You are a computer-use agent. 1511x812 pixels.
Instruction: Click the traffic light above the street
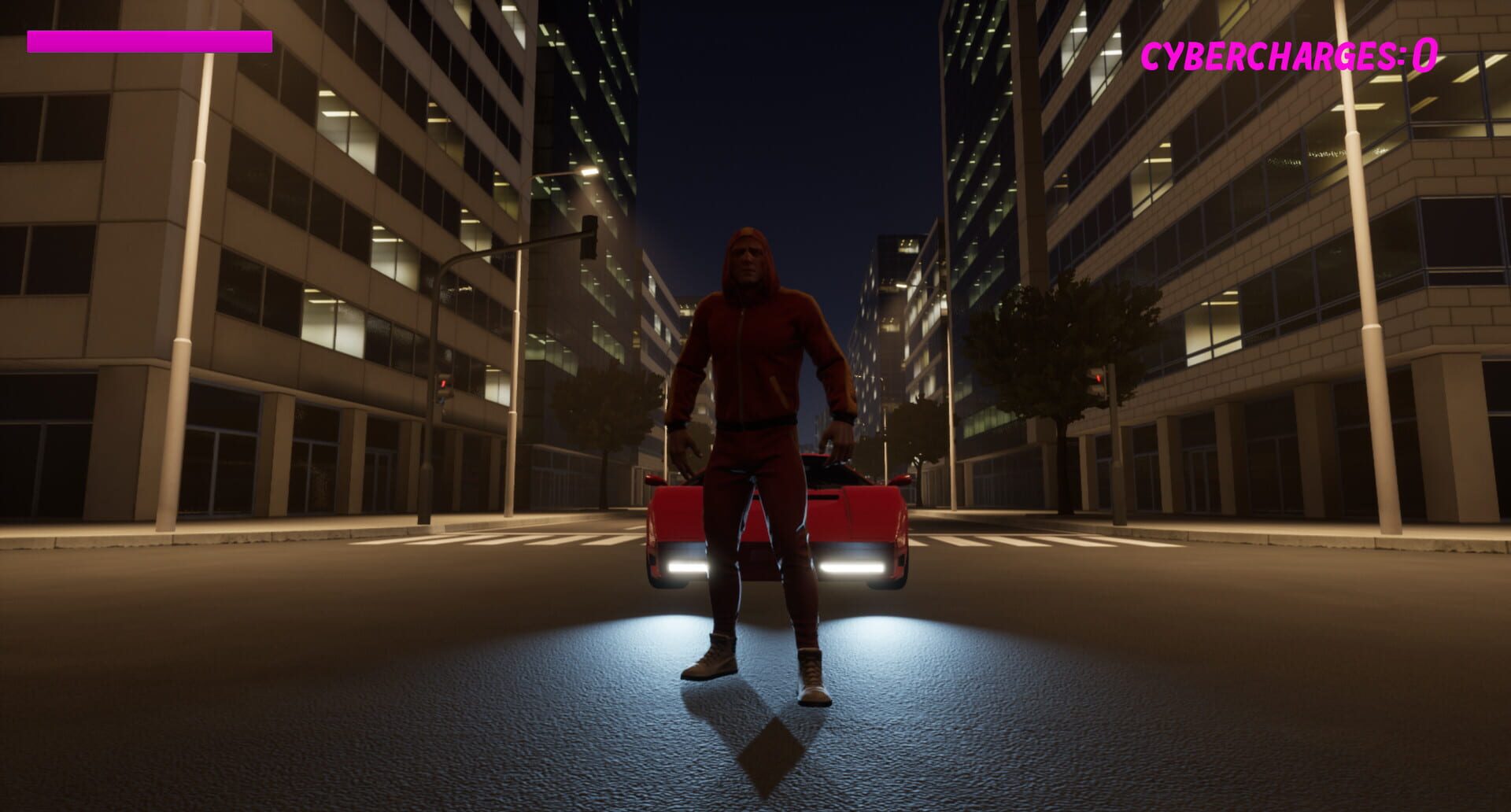[589, 237]
